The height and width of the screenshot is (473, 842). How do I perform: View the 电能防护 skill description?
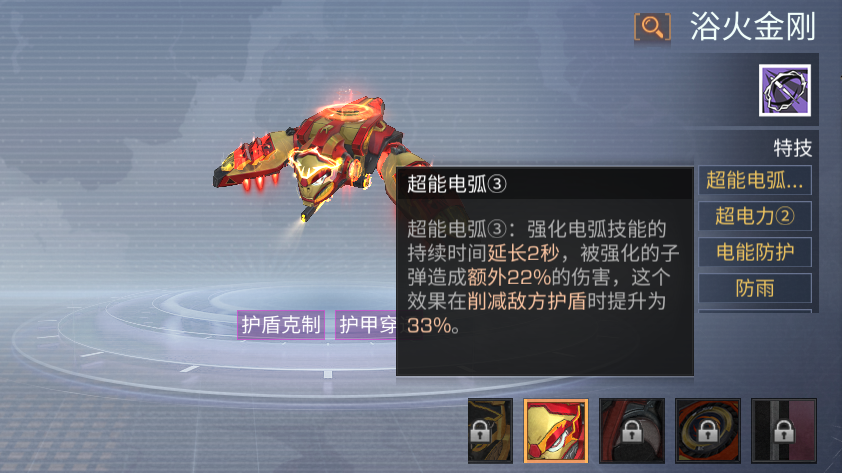pos(755,253)
